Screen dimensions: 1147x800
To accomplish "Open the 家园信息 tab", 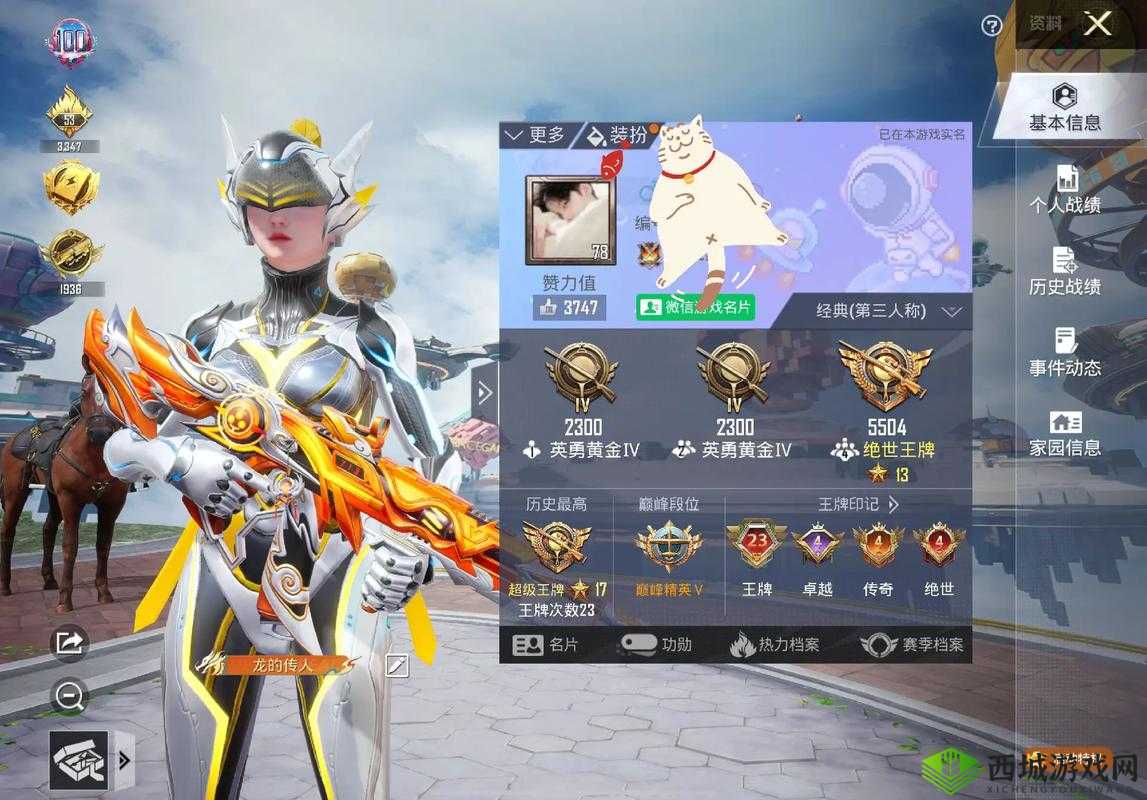I will coord(1065,434).
